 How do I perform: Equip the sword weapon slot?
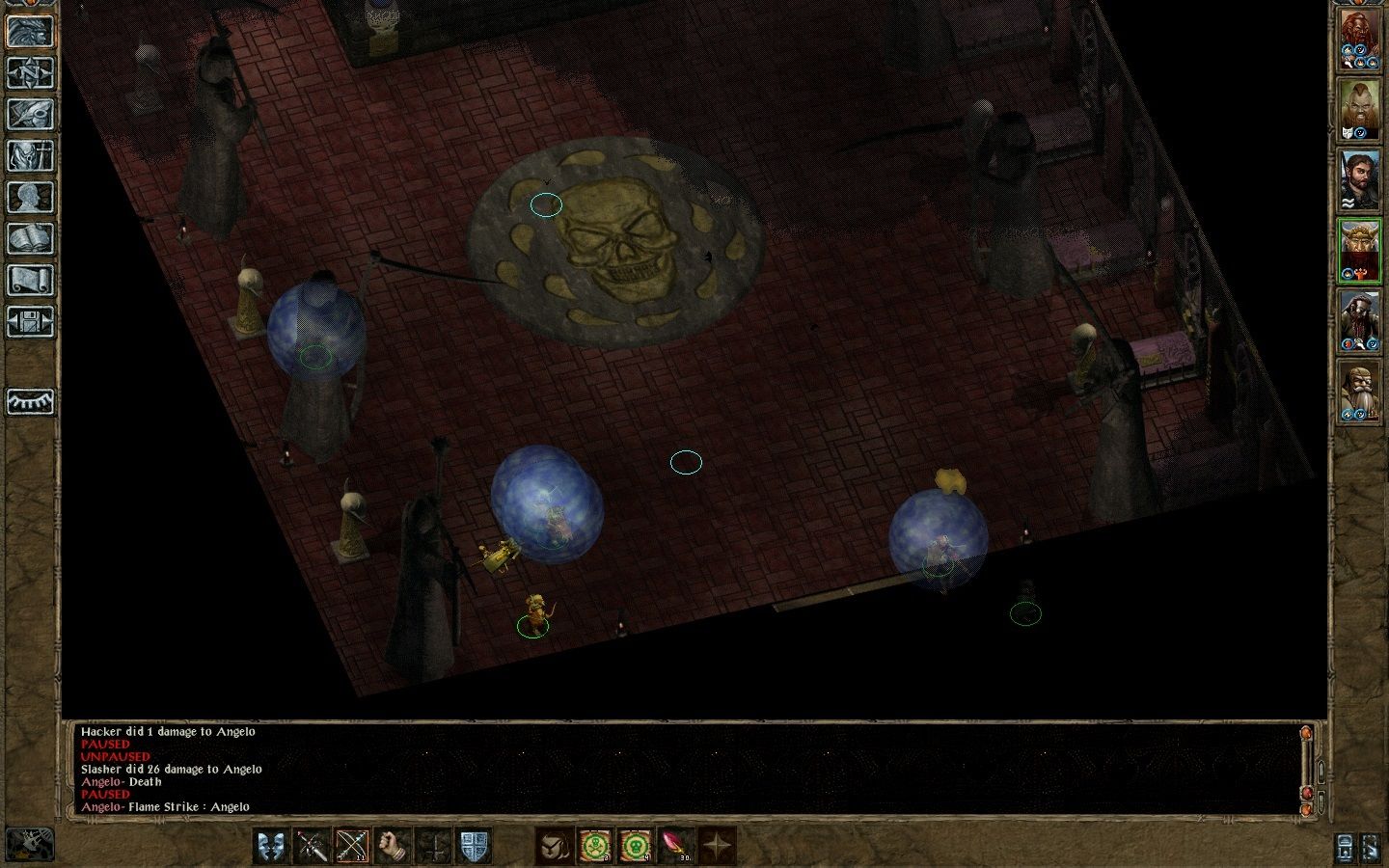pos(312,846)
